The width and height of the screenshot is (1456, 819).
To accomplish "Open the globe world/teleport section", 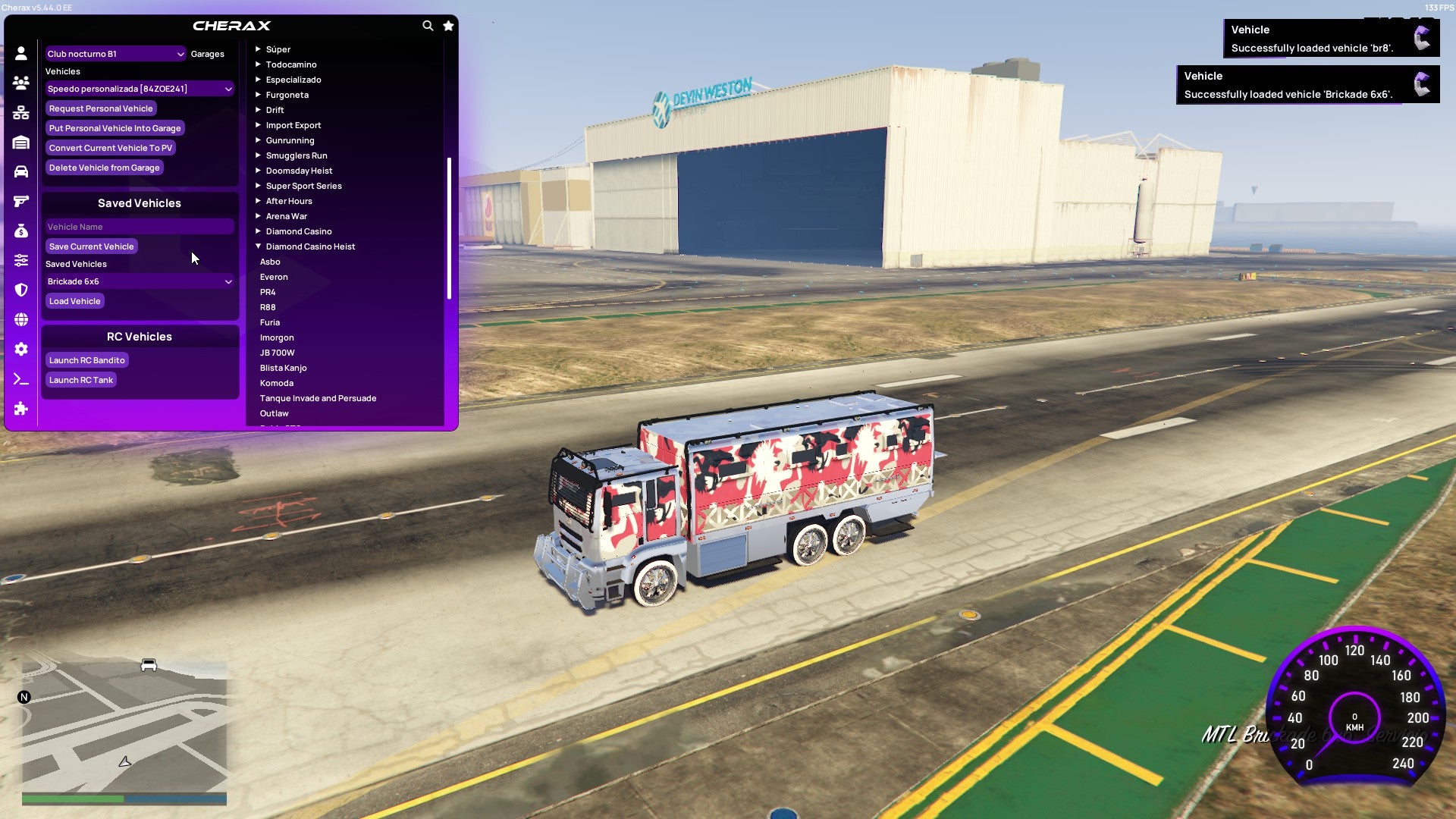I will 20,318.
